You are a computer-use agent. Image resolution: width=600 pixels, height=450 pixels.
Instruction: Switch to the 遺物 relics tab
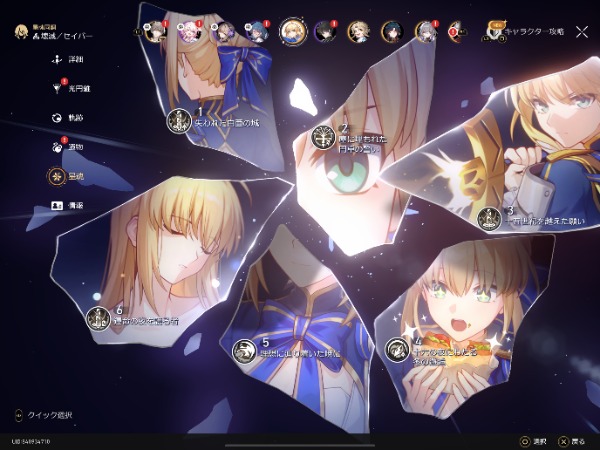point(56,146)
